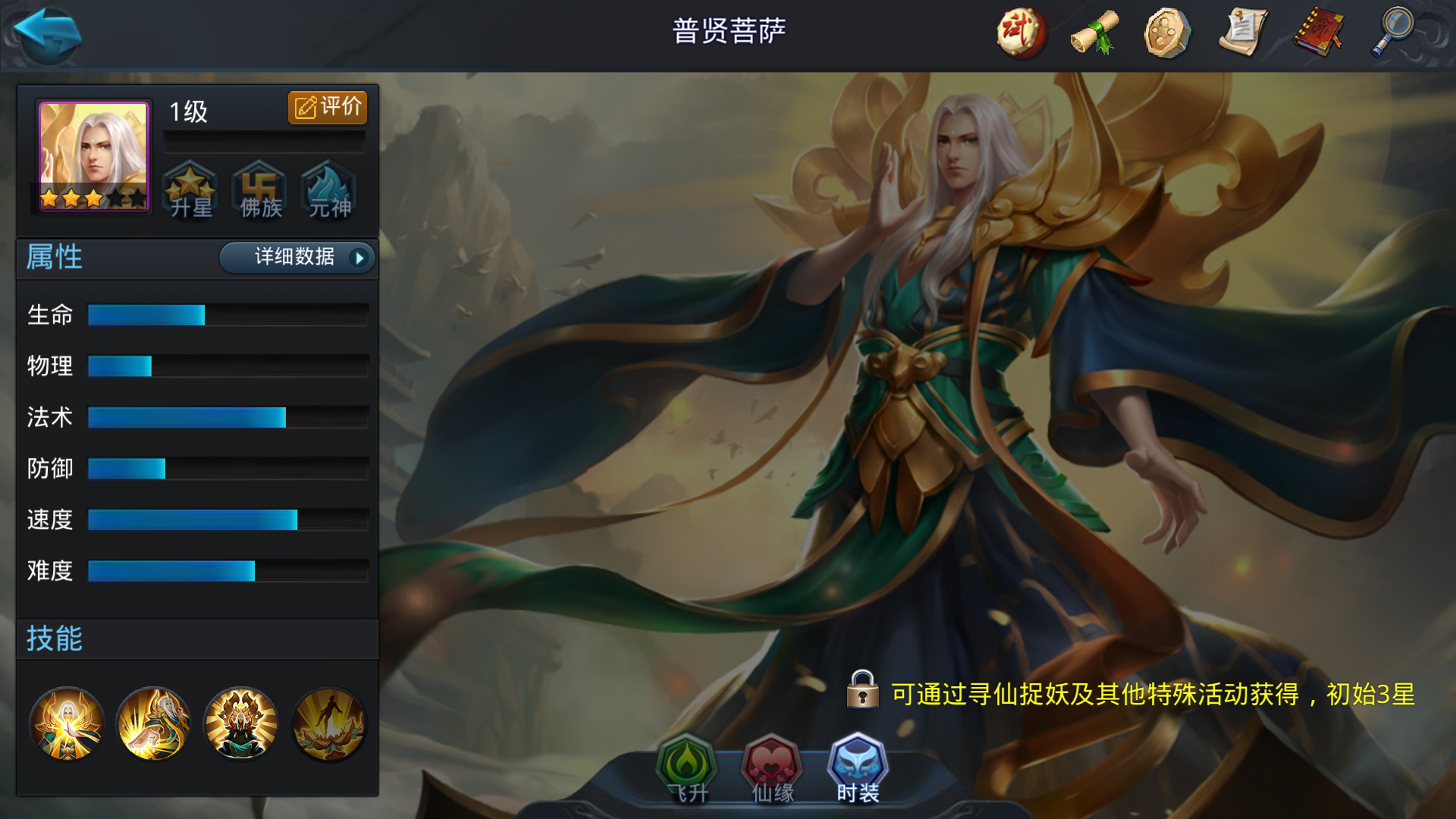1456x819 pixels.
Task: Click the 升星 star-upgrade icon
Action: pyautogui.click(x=191, y=190)
